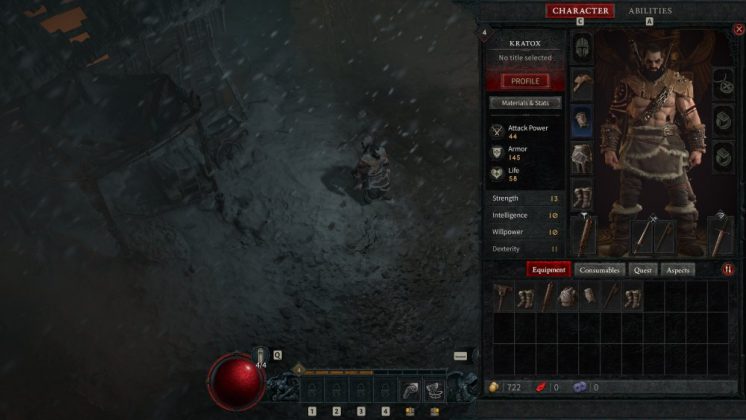Click the round red sort inventory button

tap(728, 270)
